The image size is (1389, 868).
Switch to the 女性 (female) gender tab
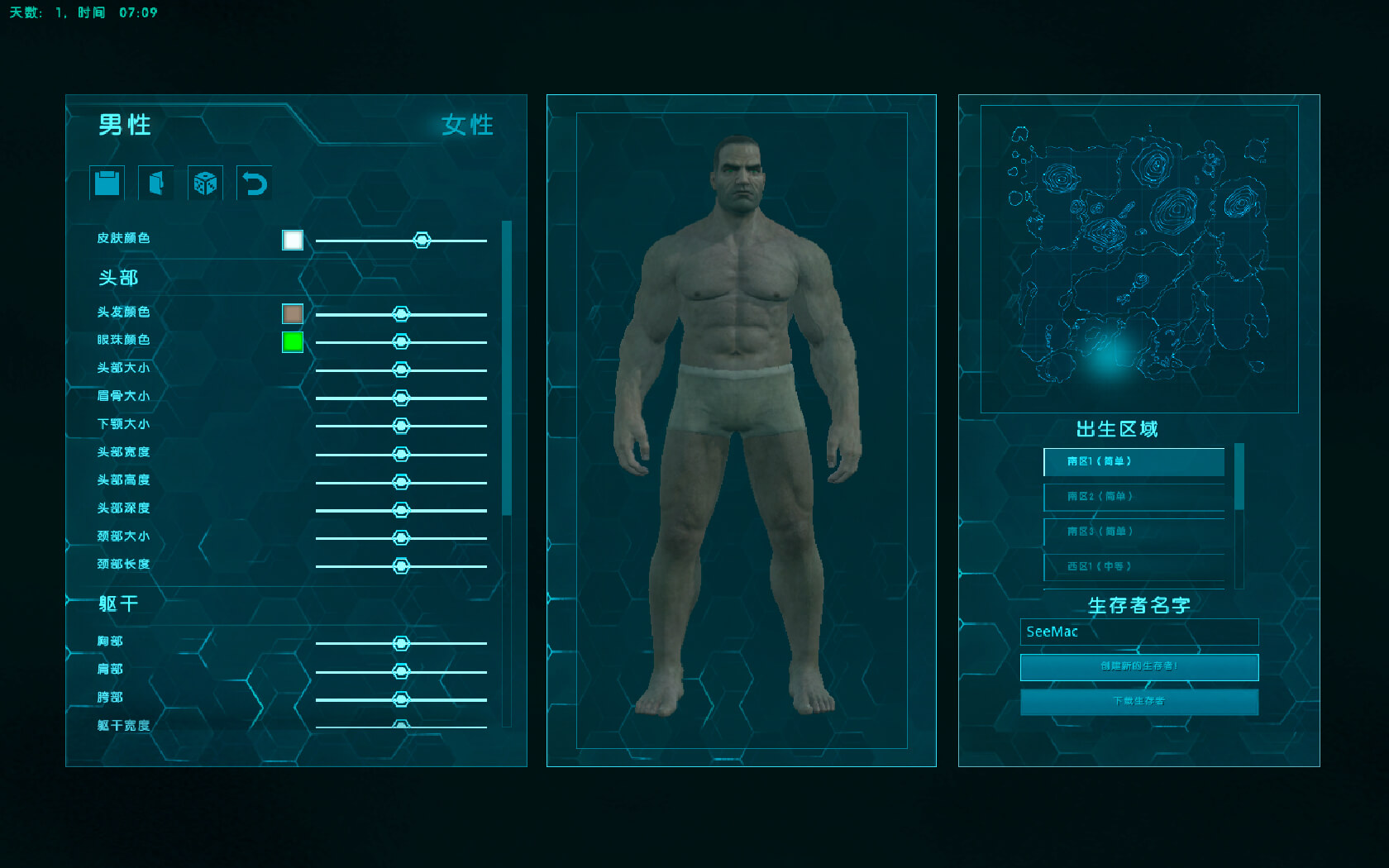tap(467, 125)
